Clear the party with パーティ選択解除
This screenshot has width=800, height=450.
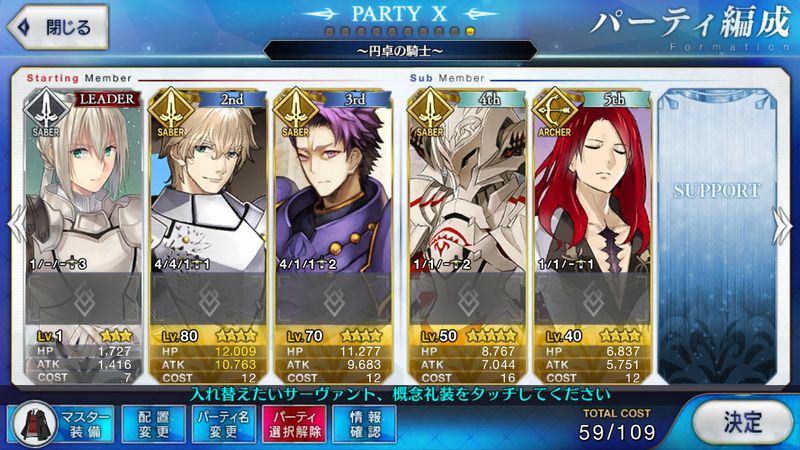[x=295, y=423]
